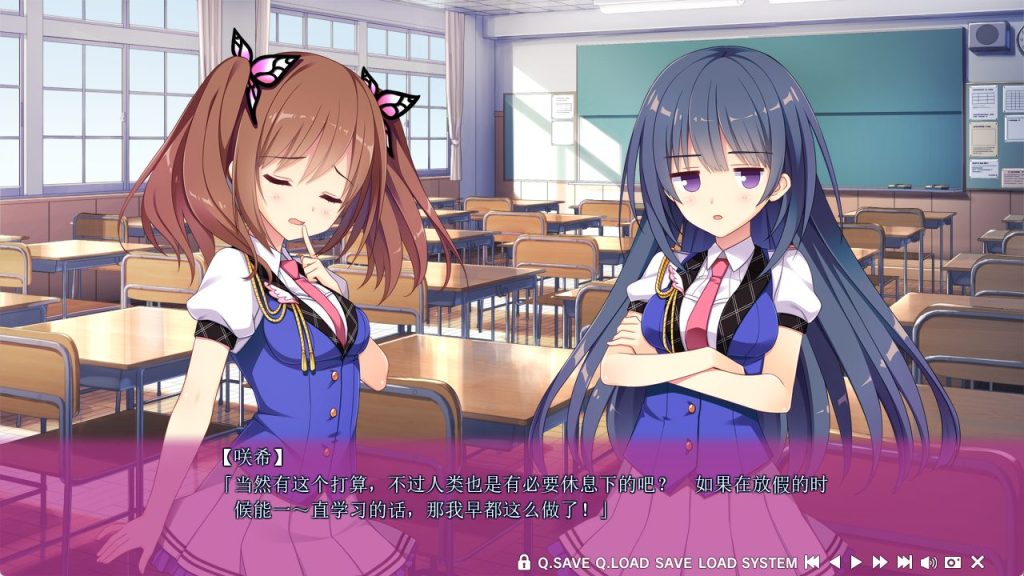The height and width of the screenshot is (576, 1024).
Task: Click the single left arrow back button
Action: [x=835, y=563]
